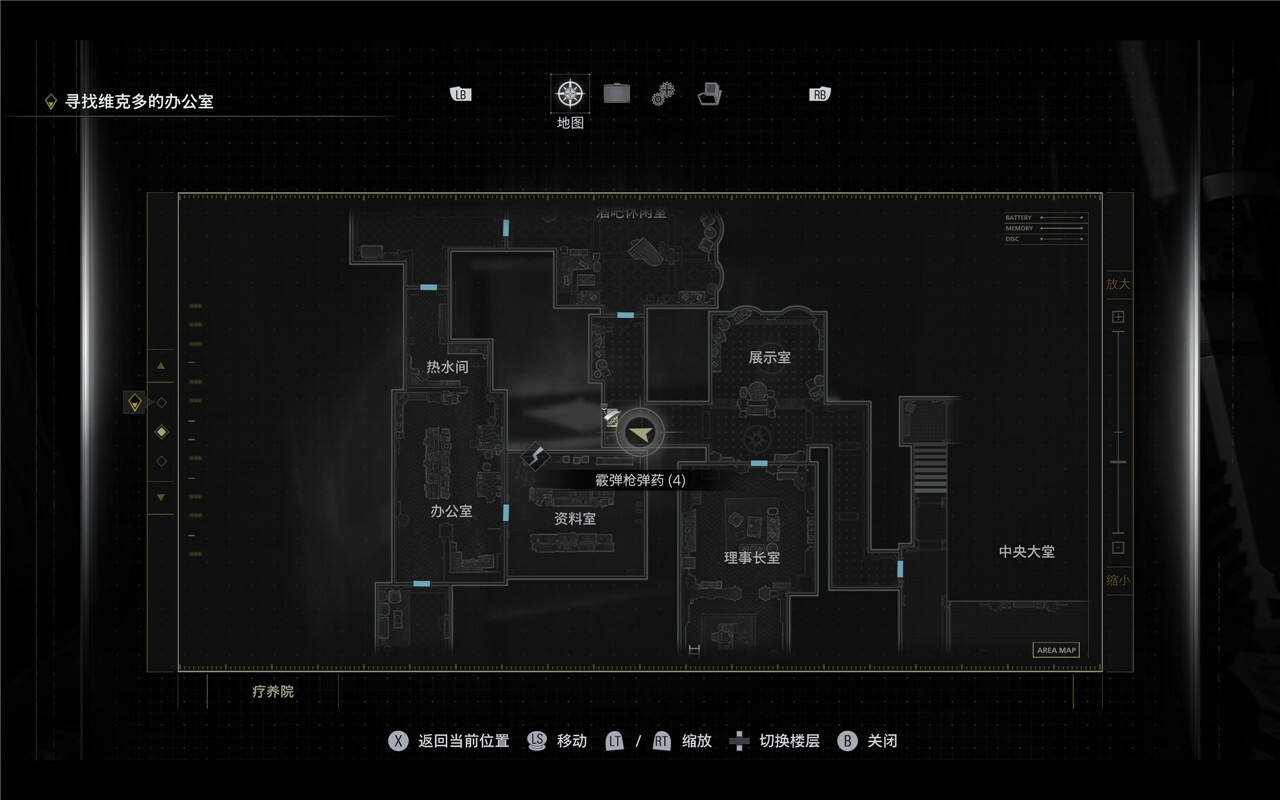This screenshot has height=800, width=1280.
Task: Click the floor-down arrow in the floor selector
Action: 161,497
